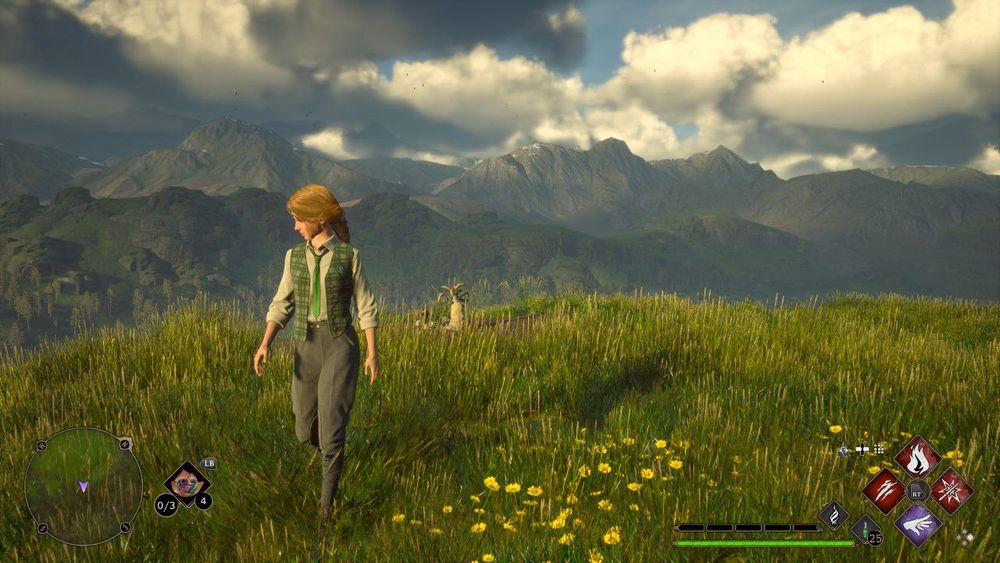
Task: Select the purple wing spell
Action: [x=917, y=524]
